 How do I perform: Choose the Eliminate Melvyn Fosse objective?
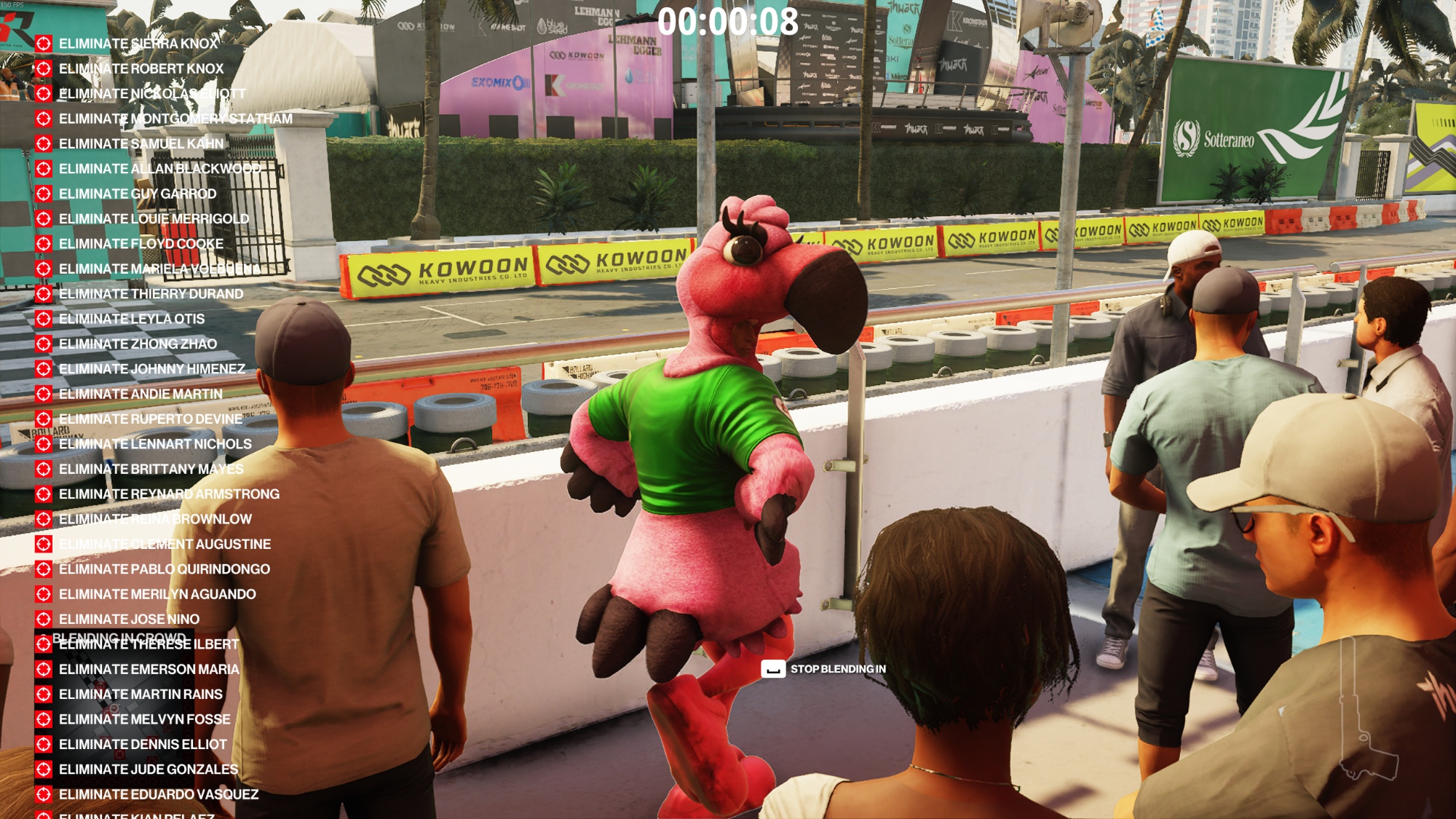(x=144, y=719)
